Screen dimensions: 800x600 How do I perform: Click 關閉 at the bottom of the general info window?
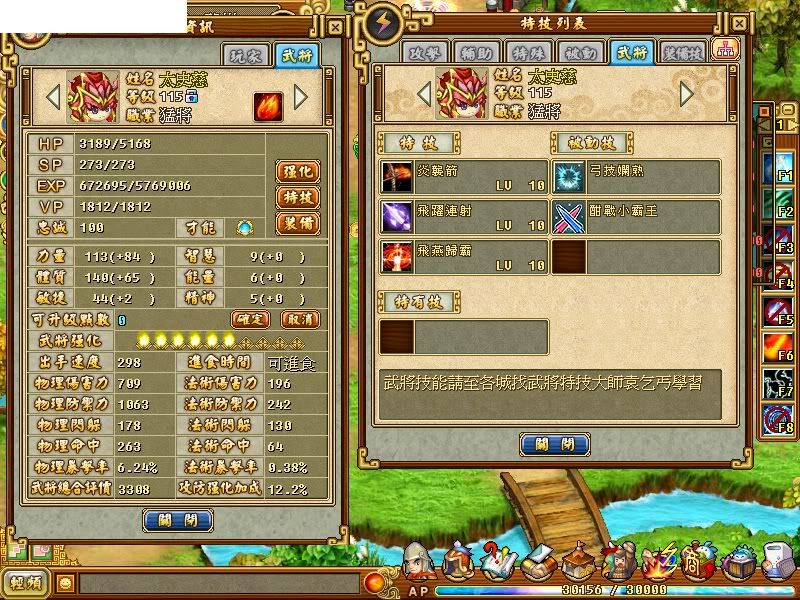pos(178,520)
